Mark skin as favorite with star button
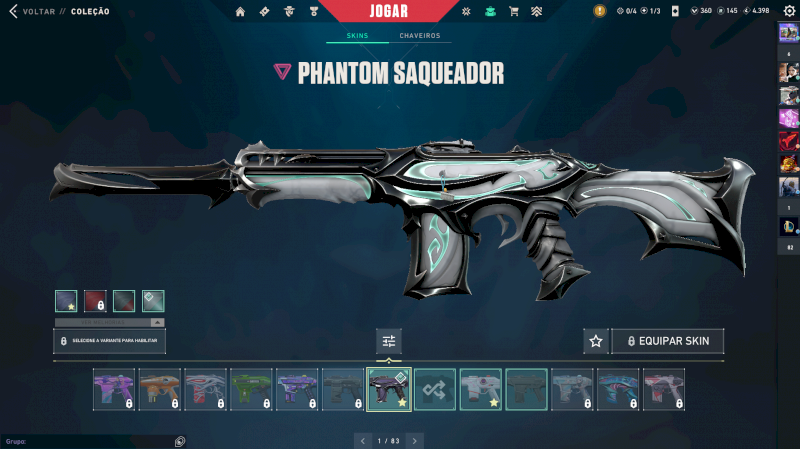The height and width of the screenshot is (449, 800). (x=596, y=341)
